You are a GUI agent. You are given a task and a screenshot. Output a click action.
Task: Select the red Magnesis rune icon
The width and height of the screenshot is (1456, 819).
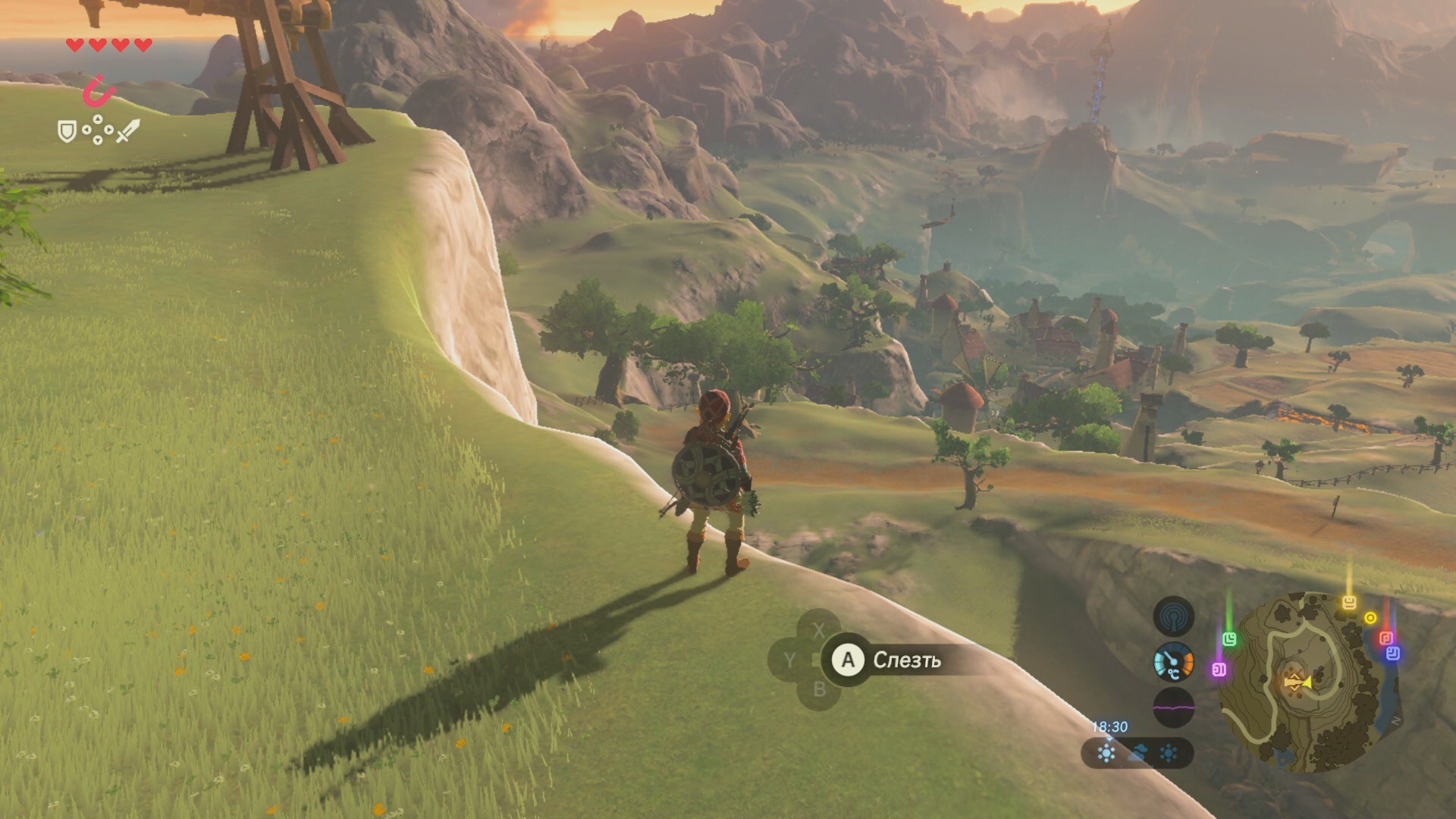pyautogui.click(x=99, y=92)
